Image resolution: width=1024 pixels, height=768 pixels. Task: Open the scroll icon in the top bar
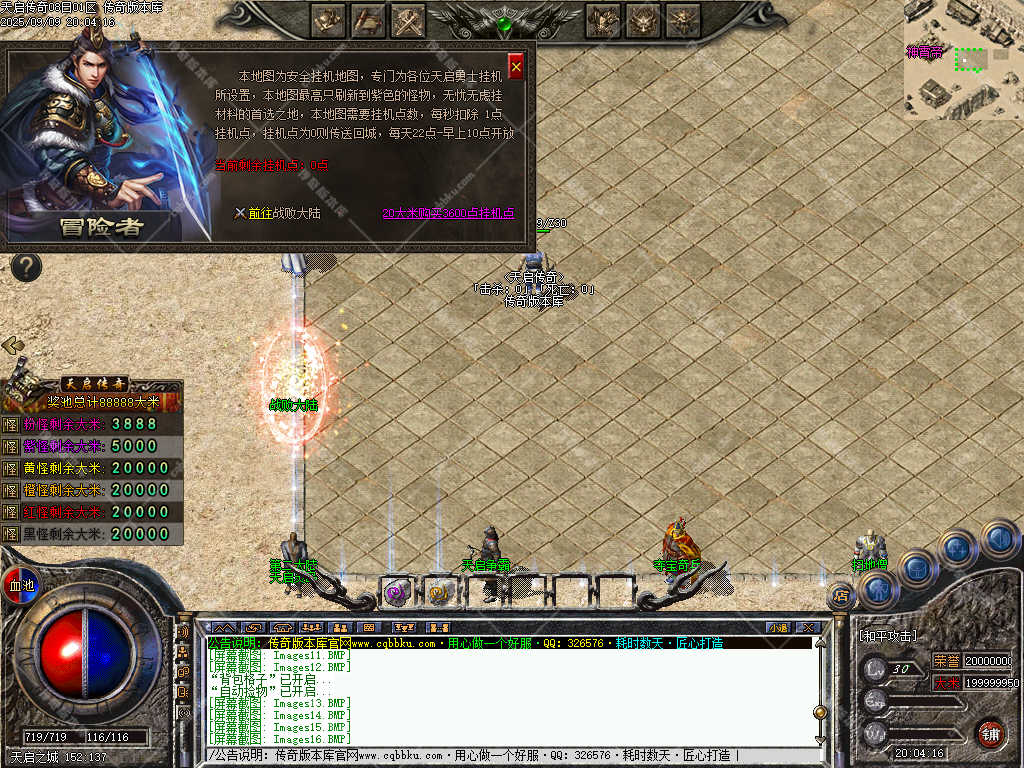coord(369,19)
